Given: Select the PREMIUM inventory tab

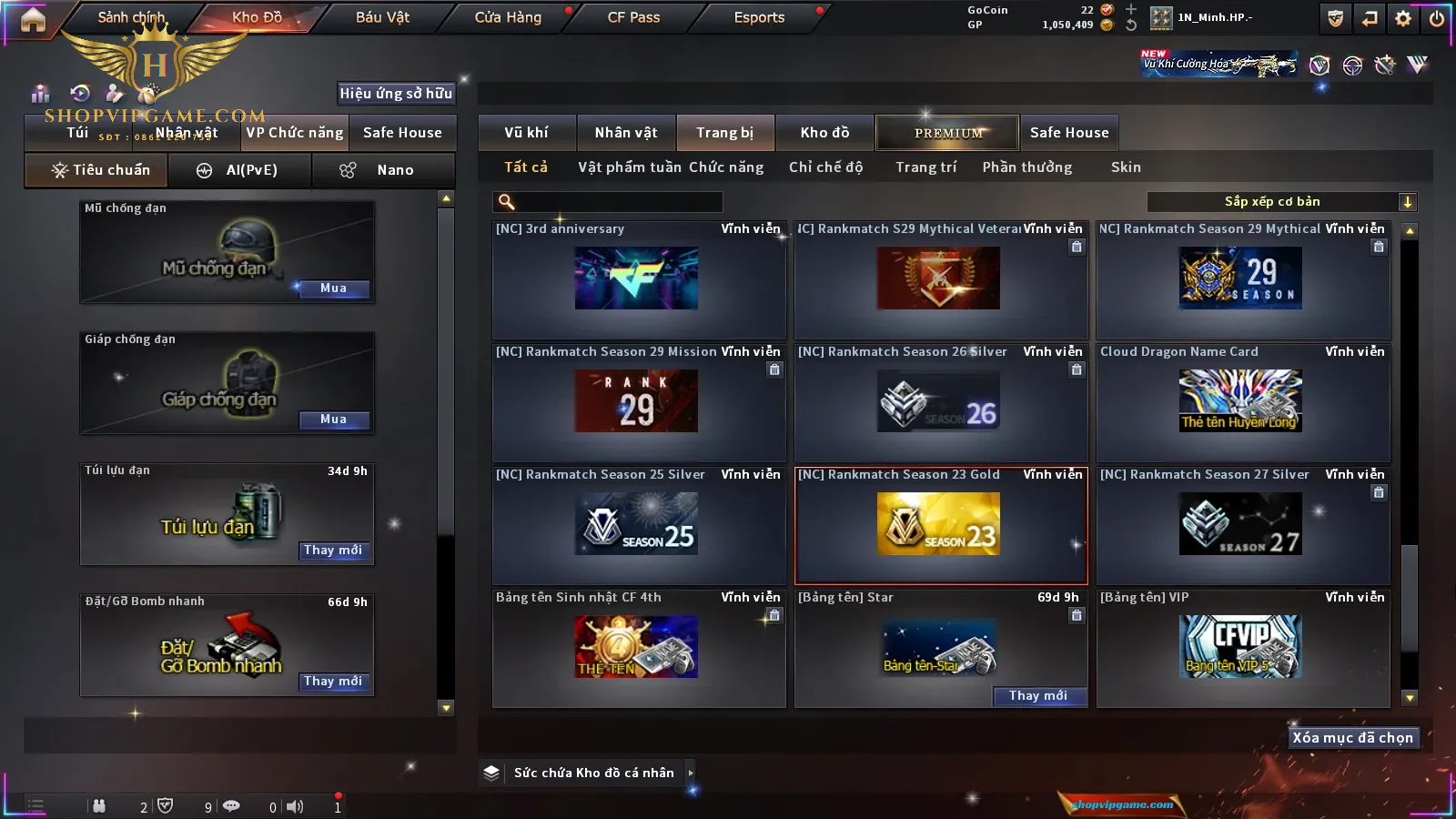Looking at the screenshot, I should (x=947, y=133).
